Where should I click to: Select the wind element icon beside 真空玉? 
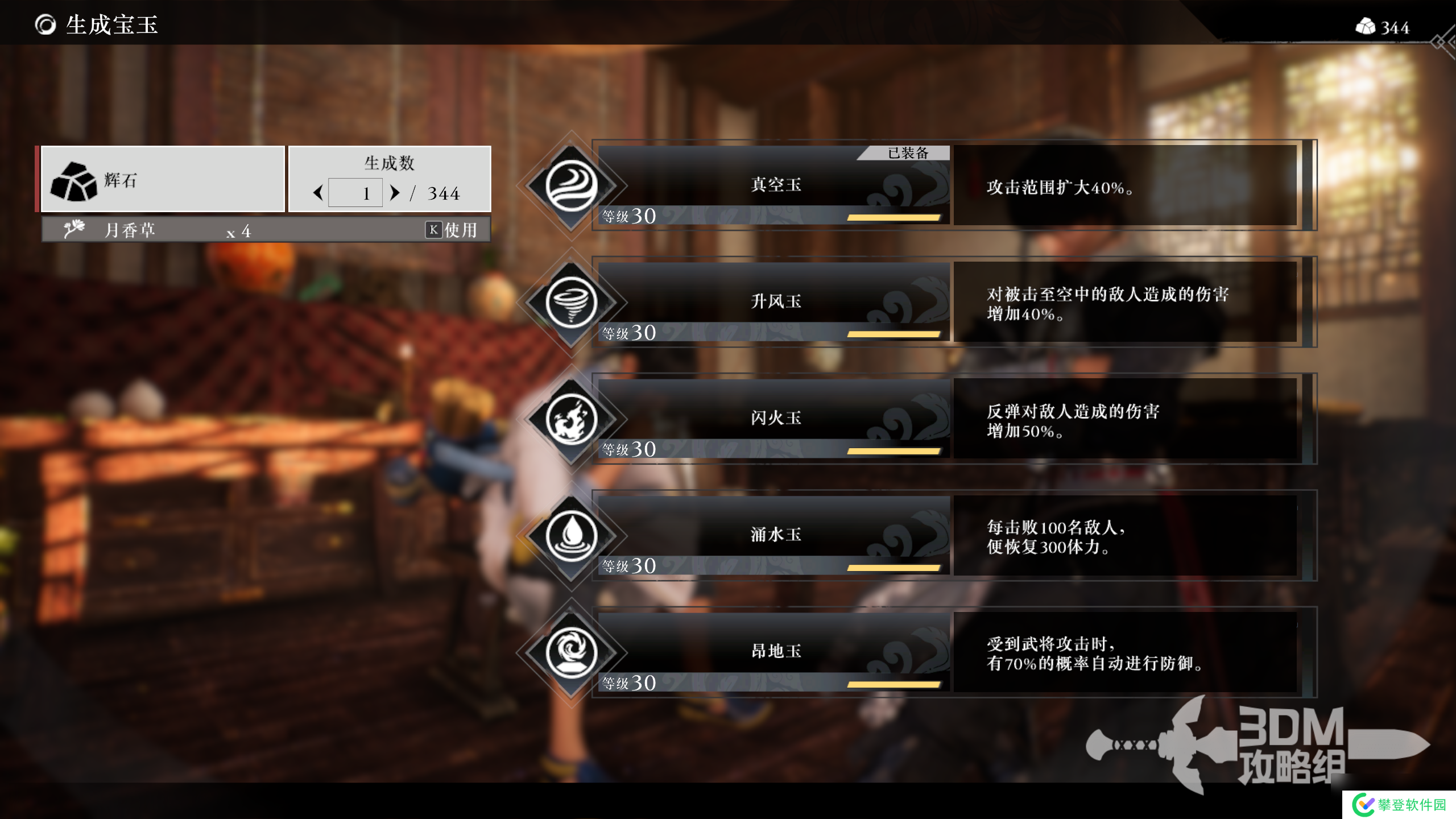click(x=571, y=186)
